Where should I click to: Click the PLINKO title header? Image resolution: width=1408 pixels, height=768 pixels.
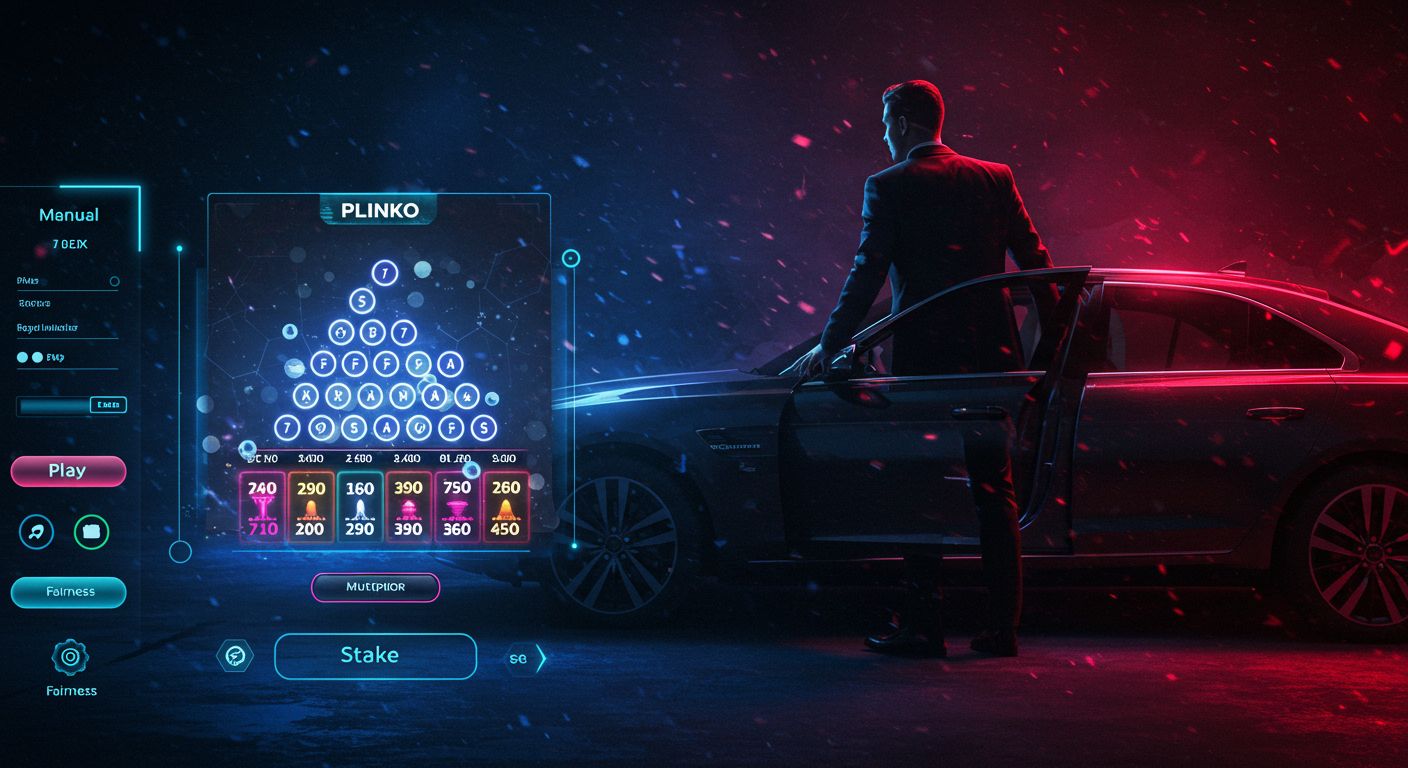coord(378,210)
